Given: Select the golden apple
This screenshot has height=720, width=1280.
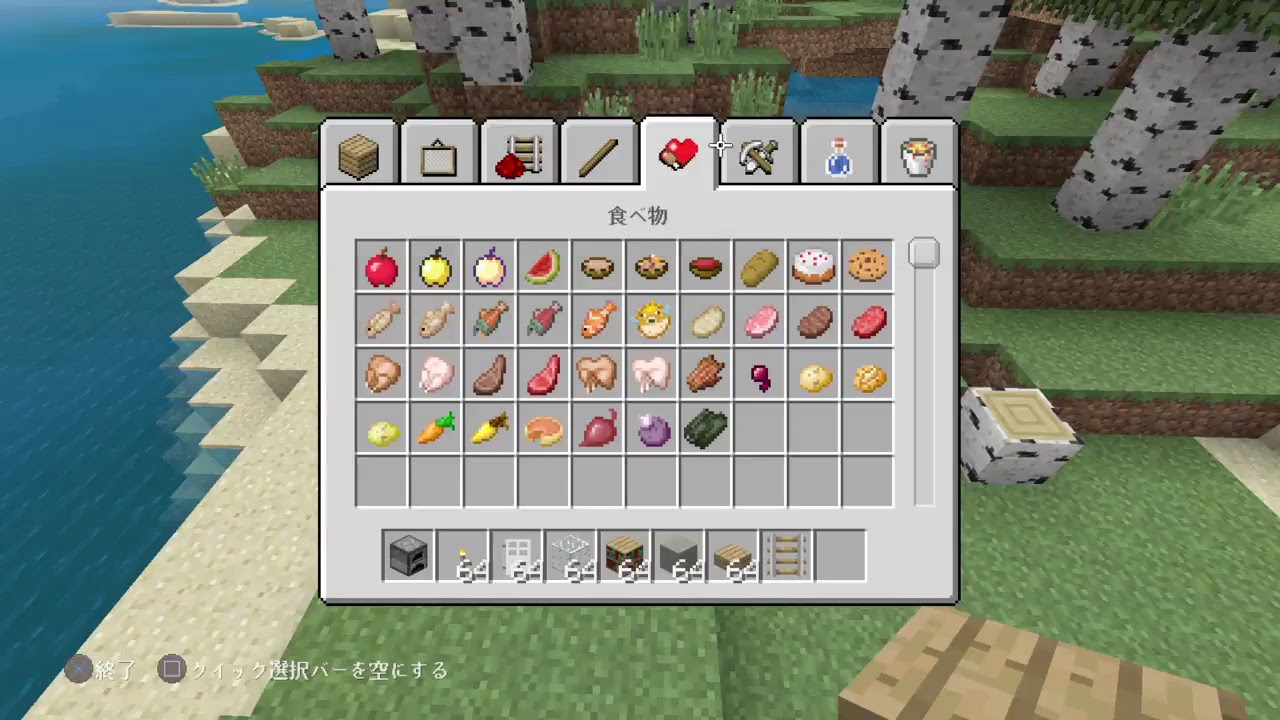Looking at the screenshot, I should [435, 267].
